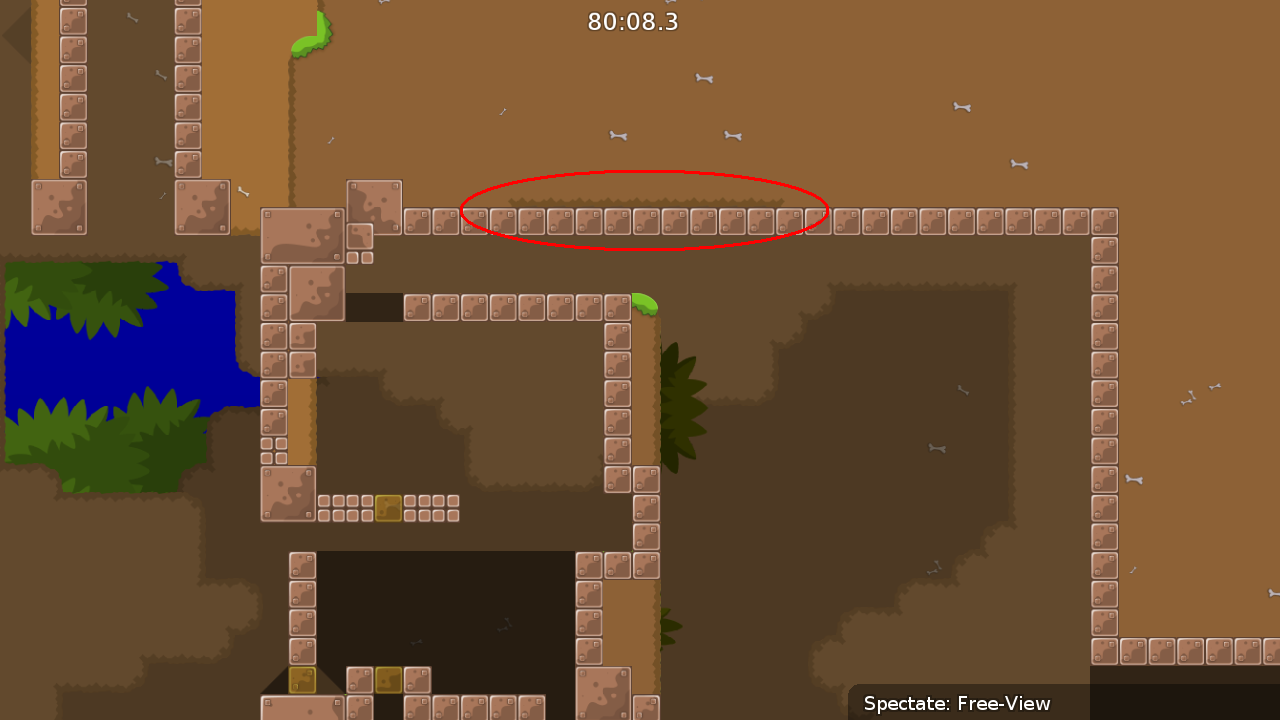
Task: Select the golden block in the small block row
Action: pos(390,508)
